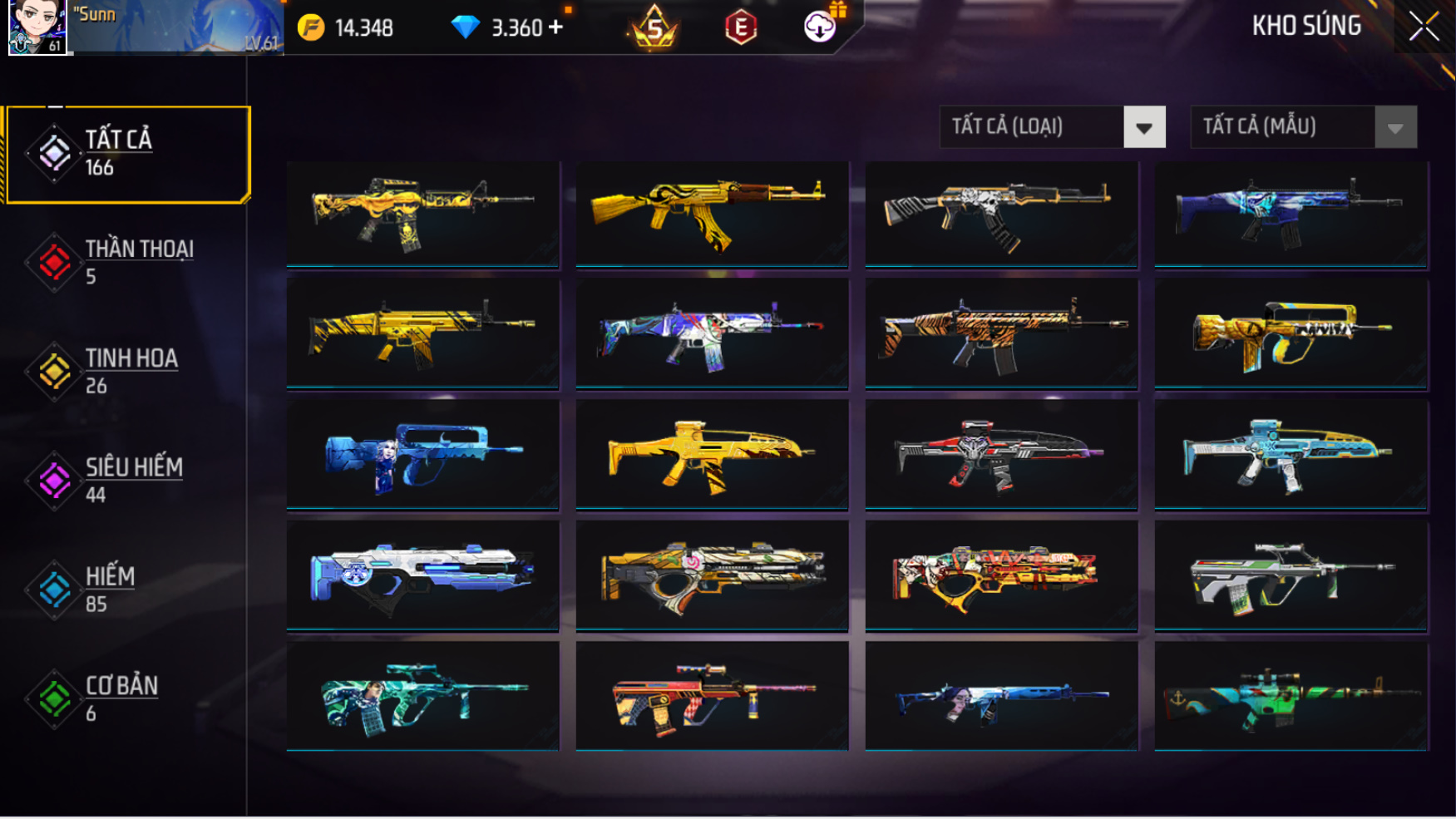Select the orange tiger-stripe rifle skin
The image size is (1456, 819).
click(1001, 333)
